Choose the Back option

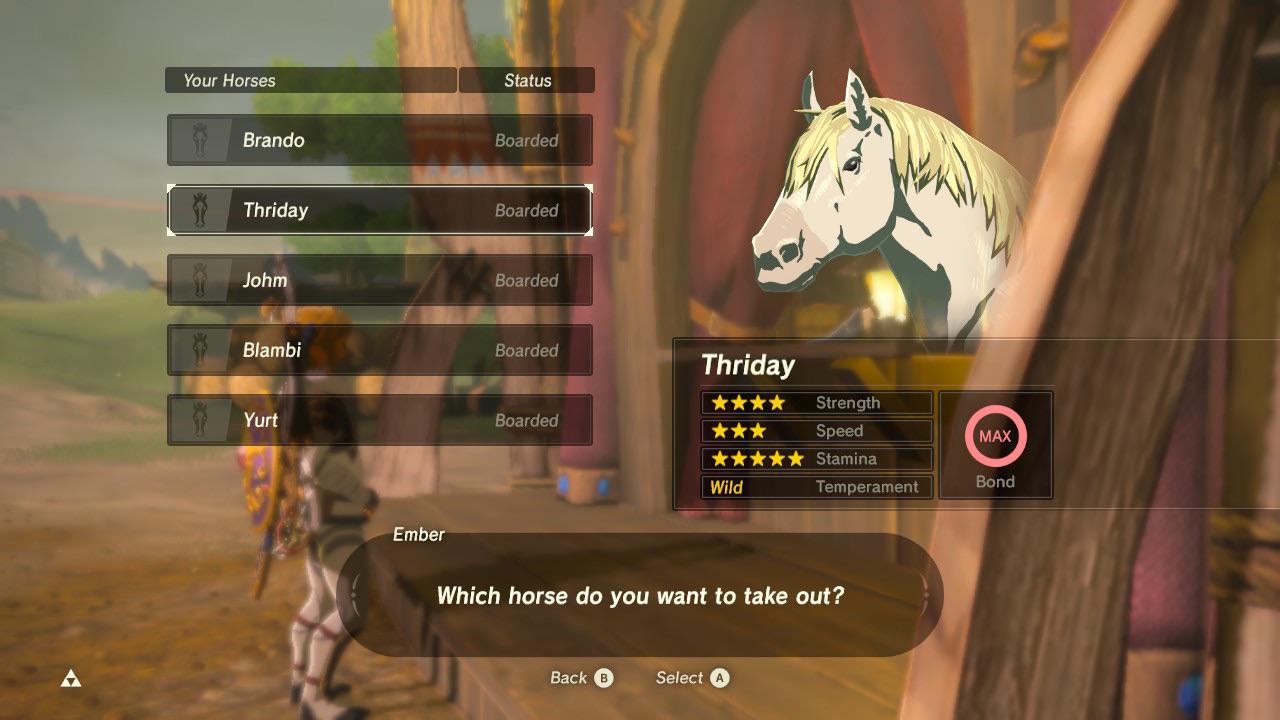click(x=580, y=677)
